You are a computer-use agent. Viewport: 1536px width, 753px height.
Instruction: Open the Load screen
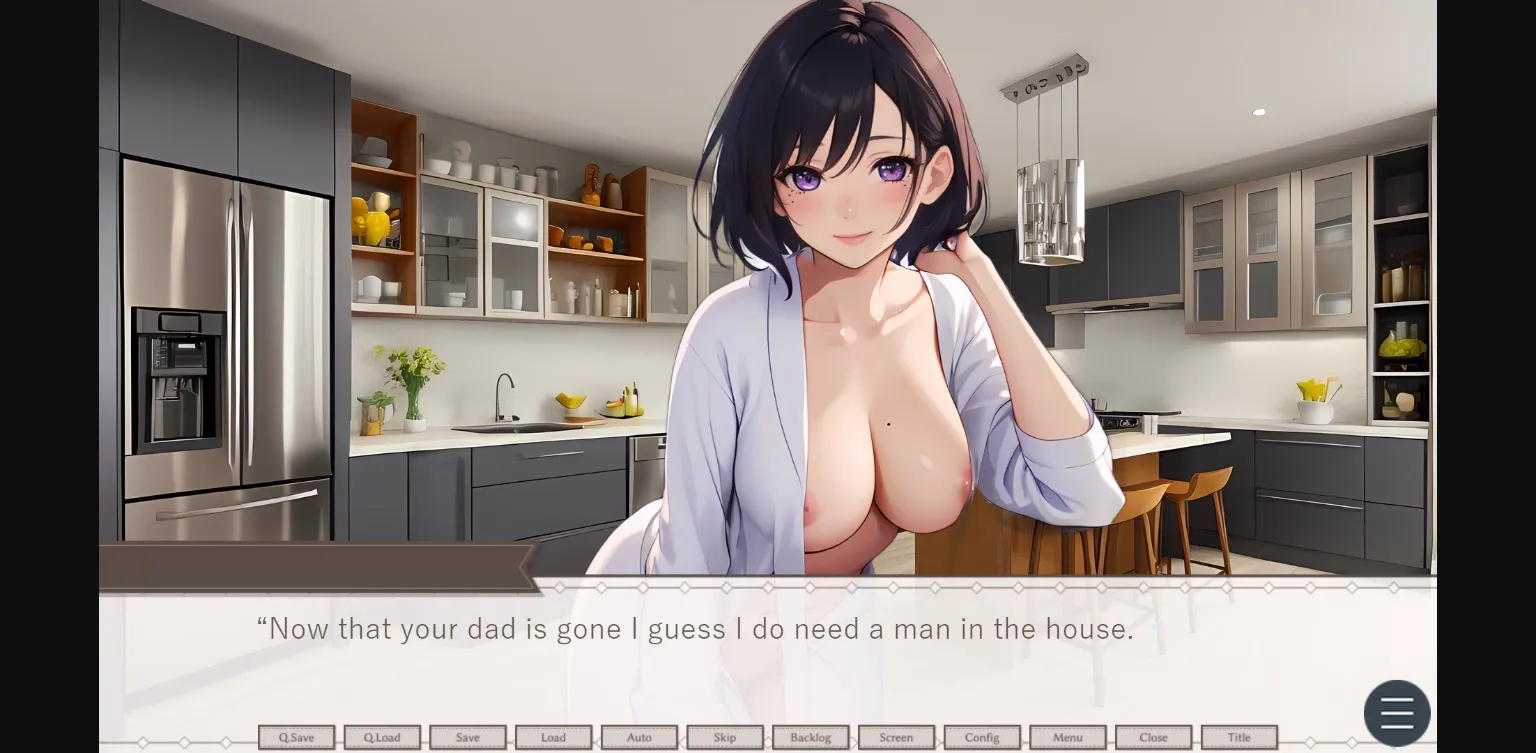553,737
